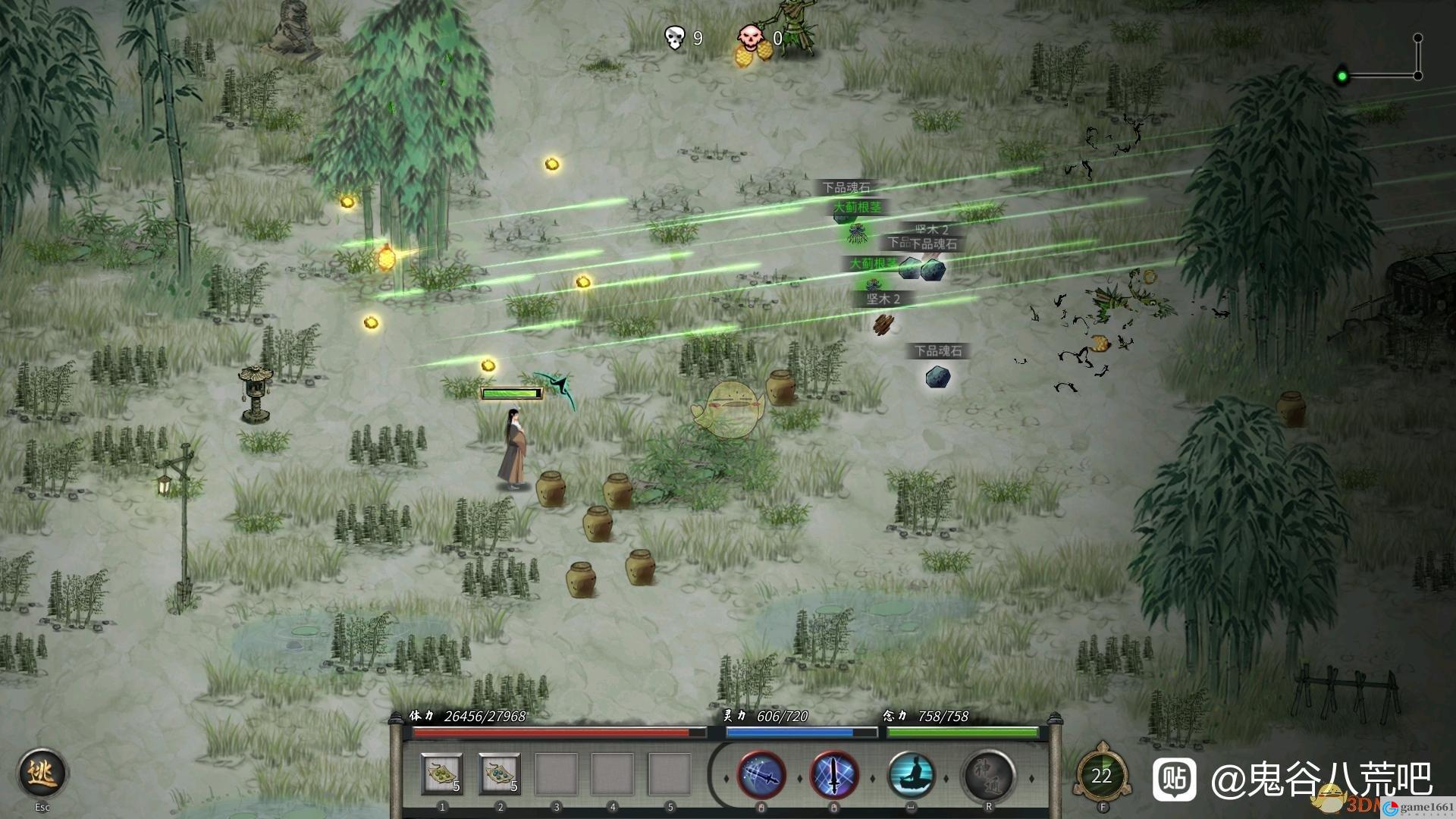Select the green room node on the minimap
Image resolution: width=1456 pixels, height=819 pixels.
pyautogui.click(x=1342, y=76)
